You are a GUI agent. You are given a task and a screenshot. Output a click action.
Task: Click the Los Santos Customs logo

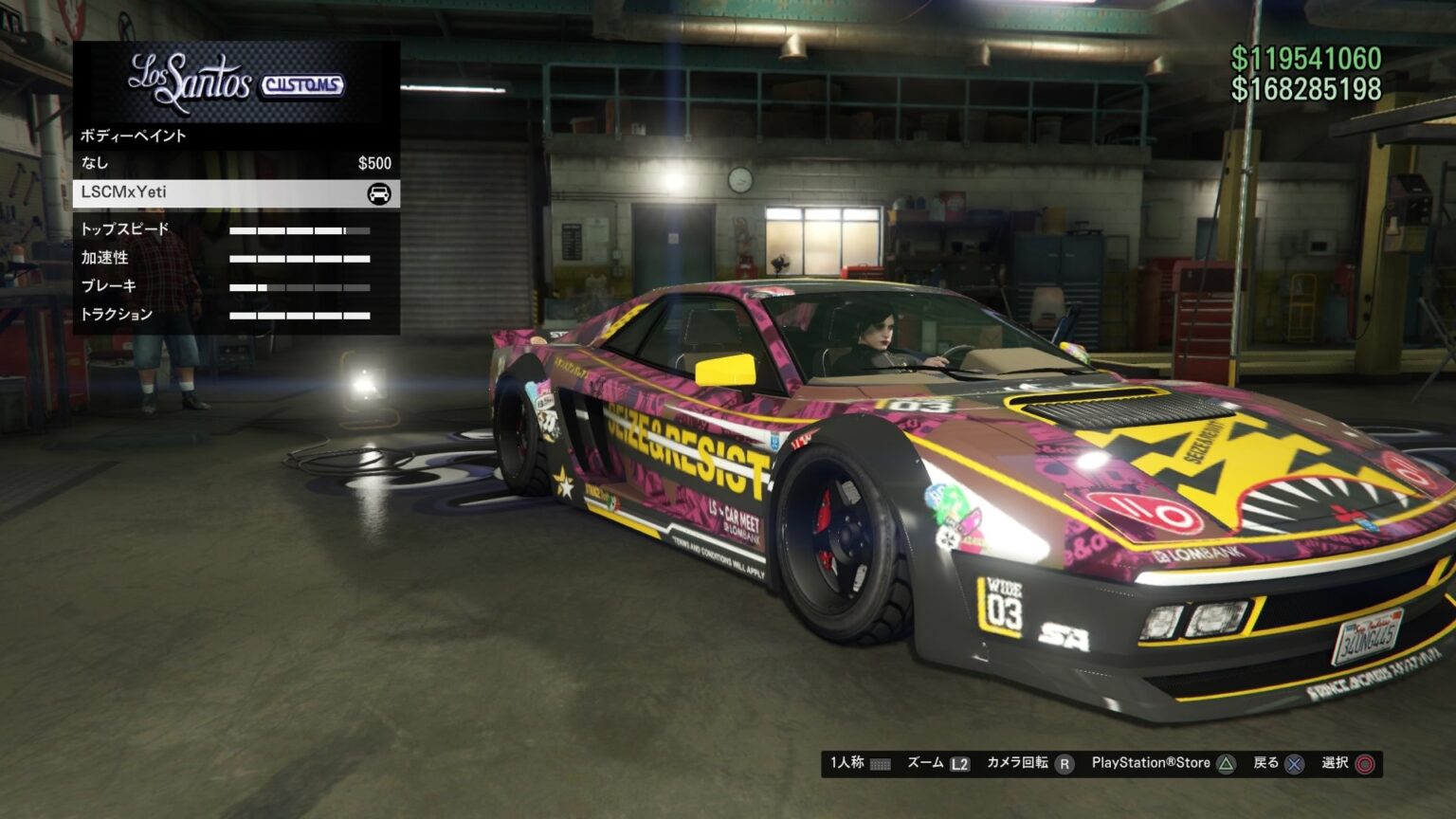pyautogui.click(x=235, y=81)
